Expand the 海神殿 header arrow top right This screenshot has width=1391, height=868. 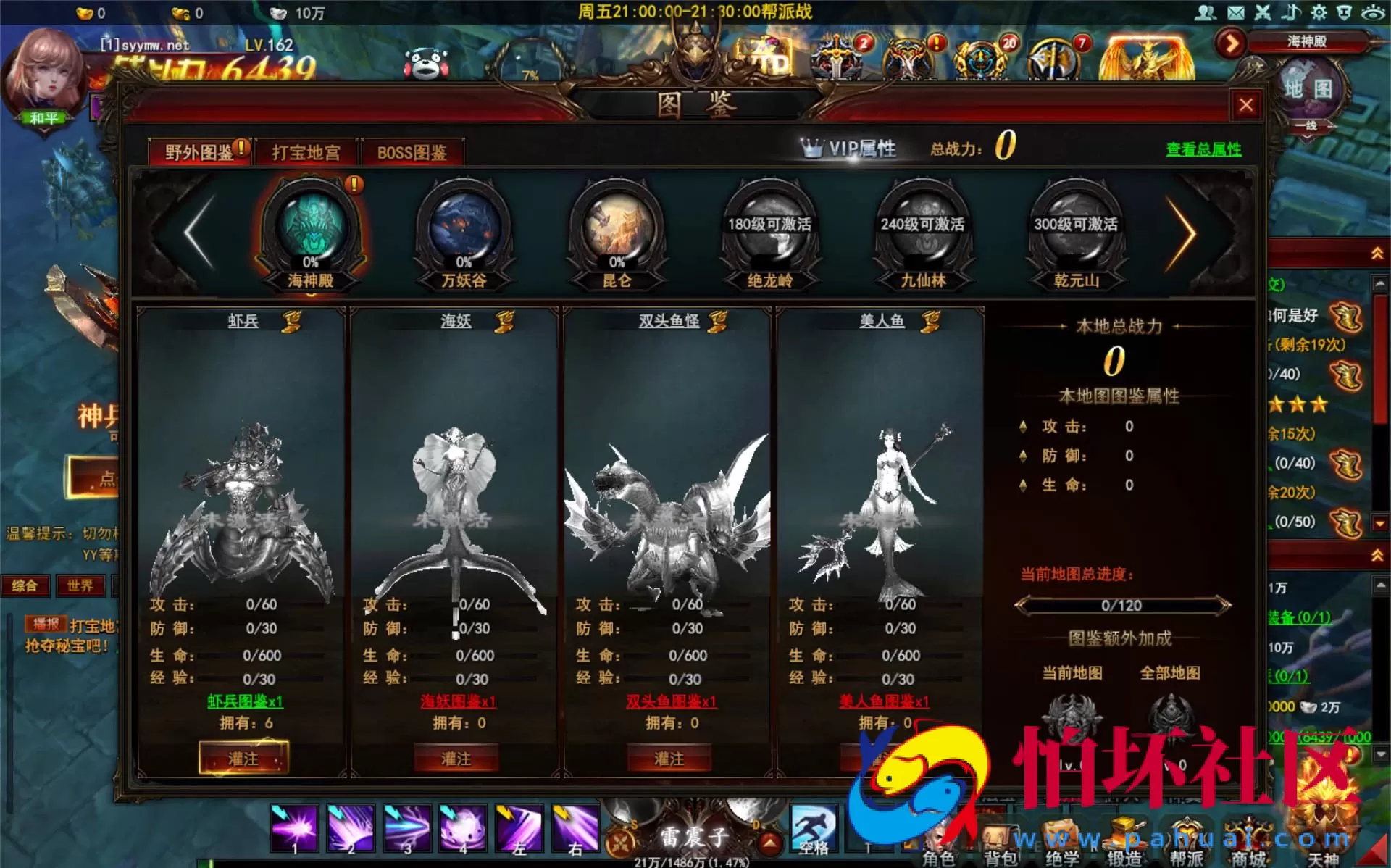click(x=1229, y=43)
